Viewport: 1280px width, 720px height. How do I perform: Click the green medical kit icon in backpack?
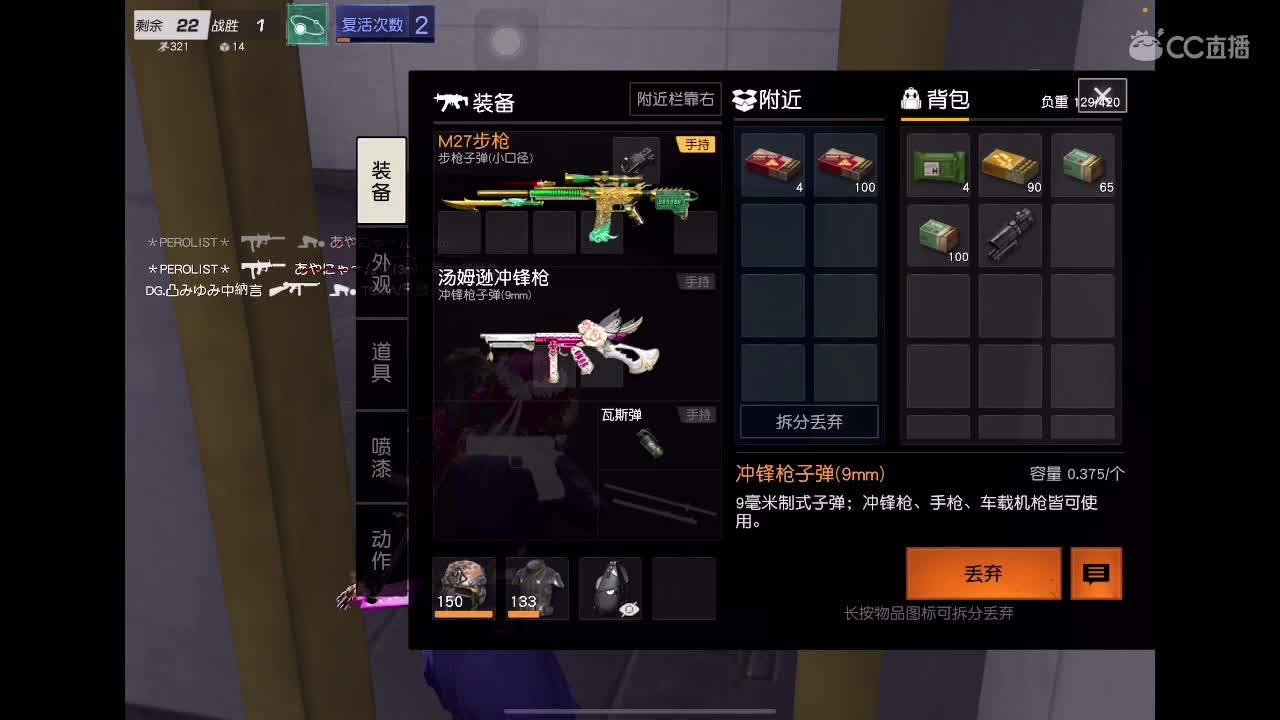pos(937,163)
